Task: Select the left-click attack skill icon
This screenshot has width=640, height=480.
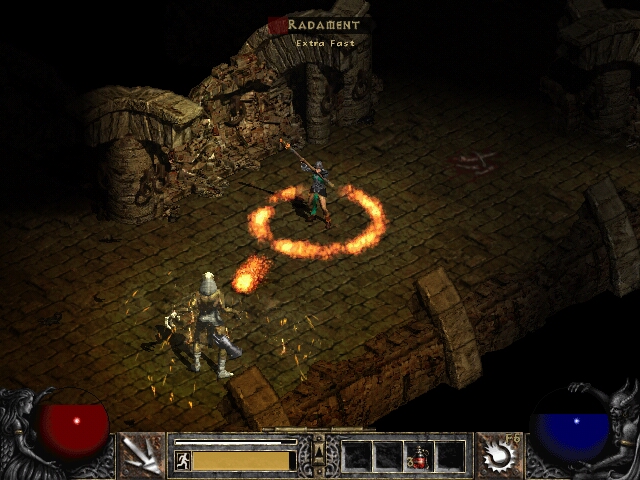Action: 142,455
